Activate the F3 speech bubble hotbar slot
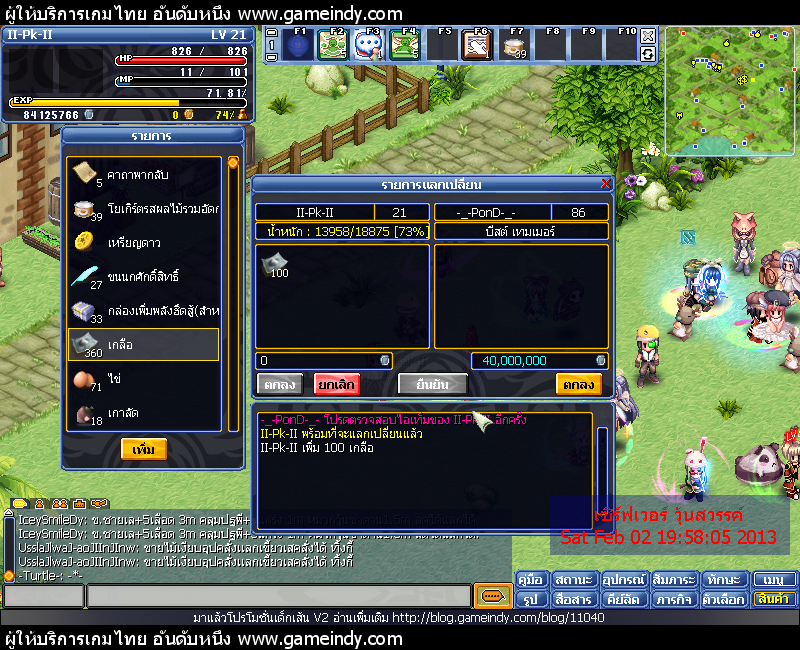 click(366, 46)
